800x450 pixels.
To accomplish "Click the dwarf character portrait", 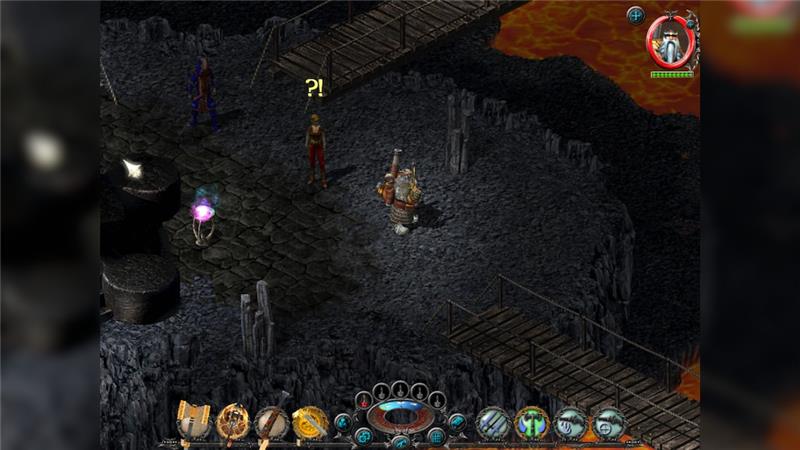I will point(670,40).
